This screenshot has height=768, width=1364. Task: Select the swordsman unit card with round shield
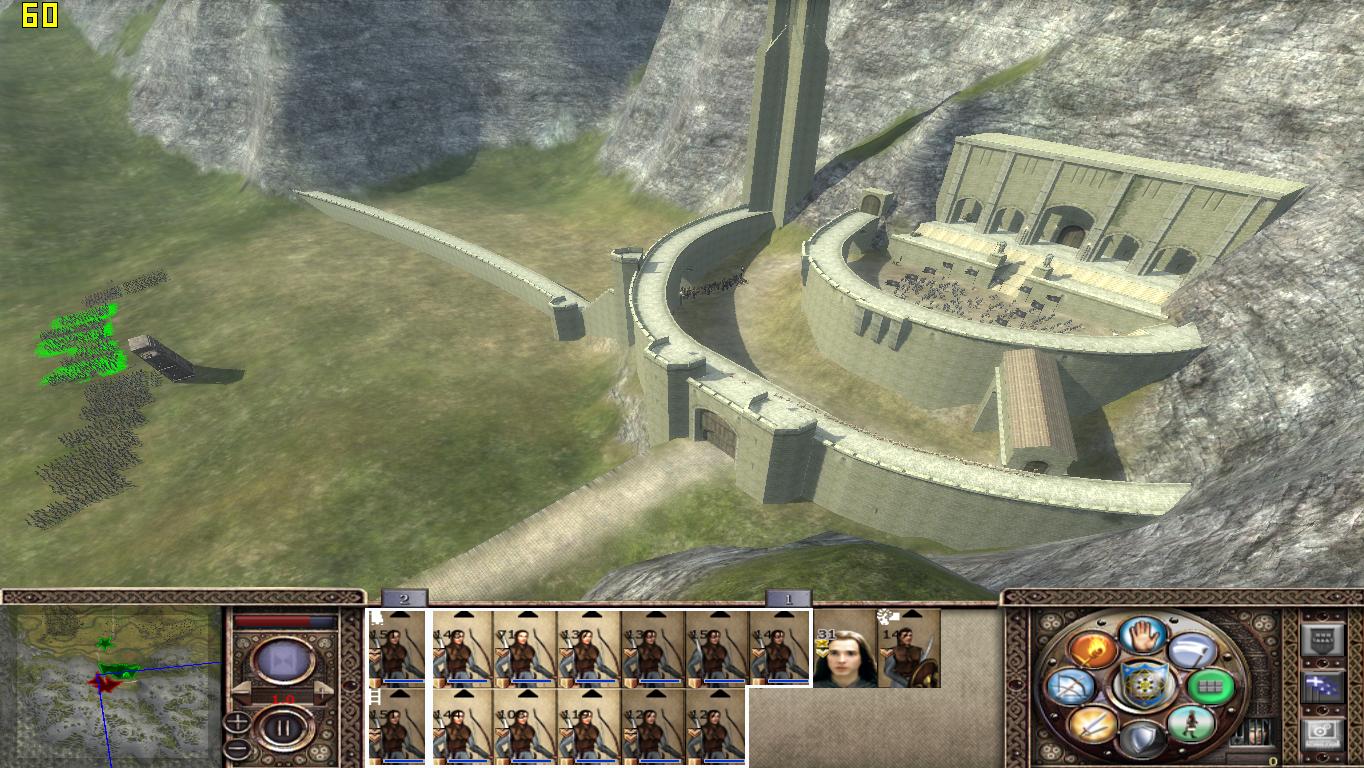click(x=909, y=650)
